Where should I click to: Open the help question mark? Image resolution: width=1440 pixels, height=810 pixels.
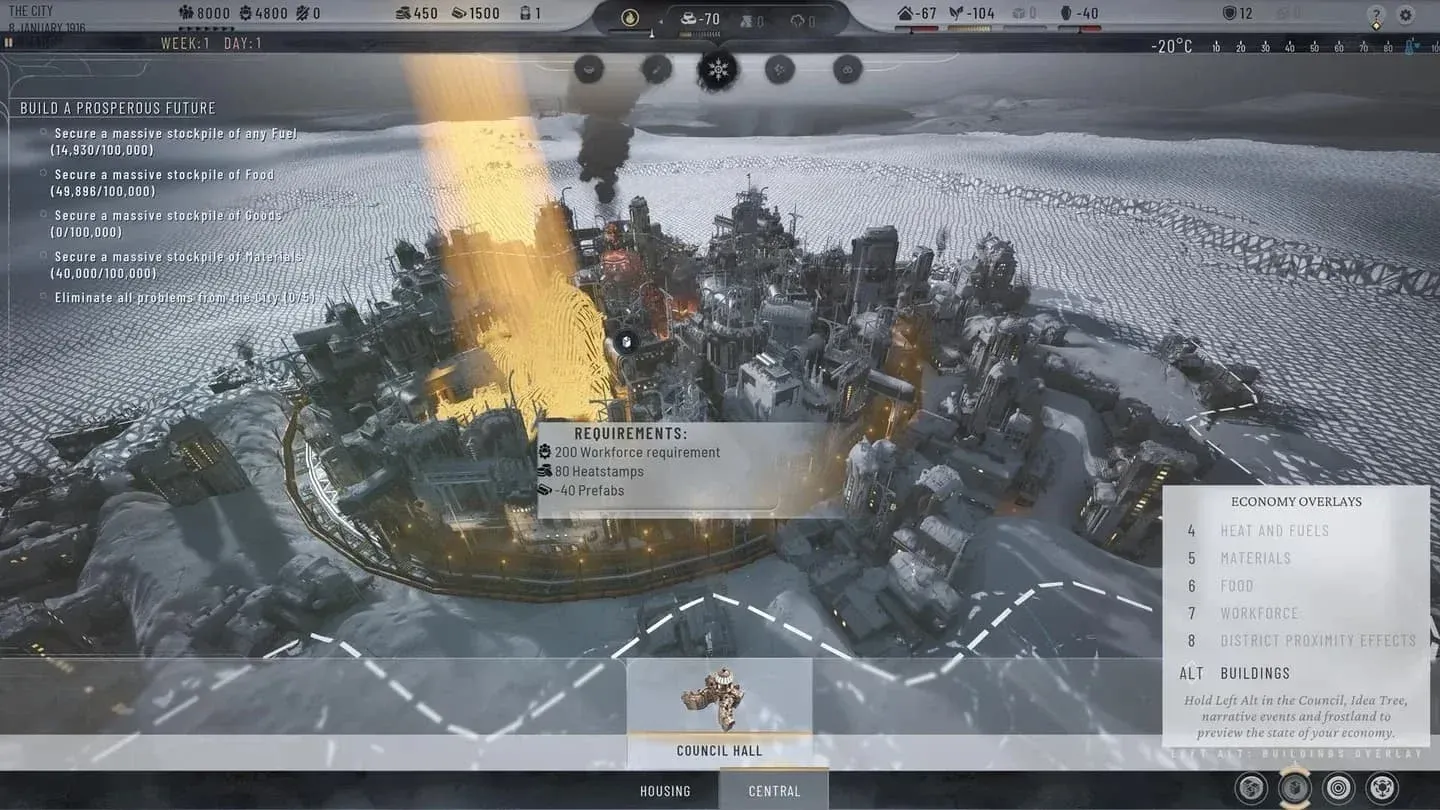tap(1375, 15)
